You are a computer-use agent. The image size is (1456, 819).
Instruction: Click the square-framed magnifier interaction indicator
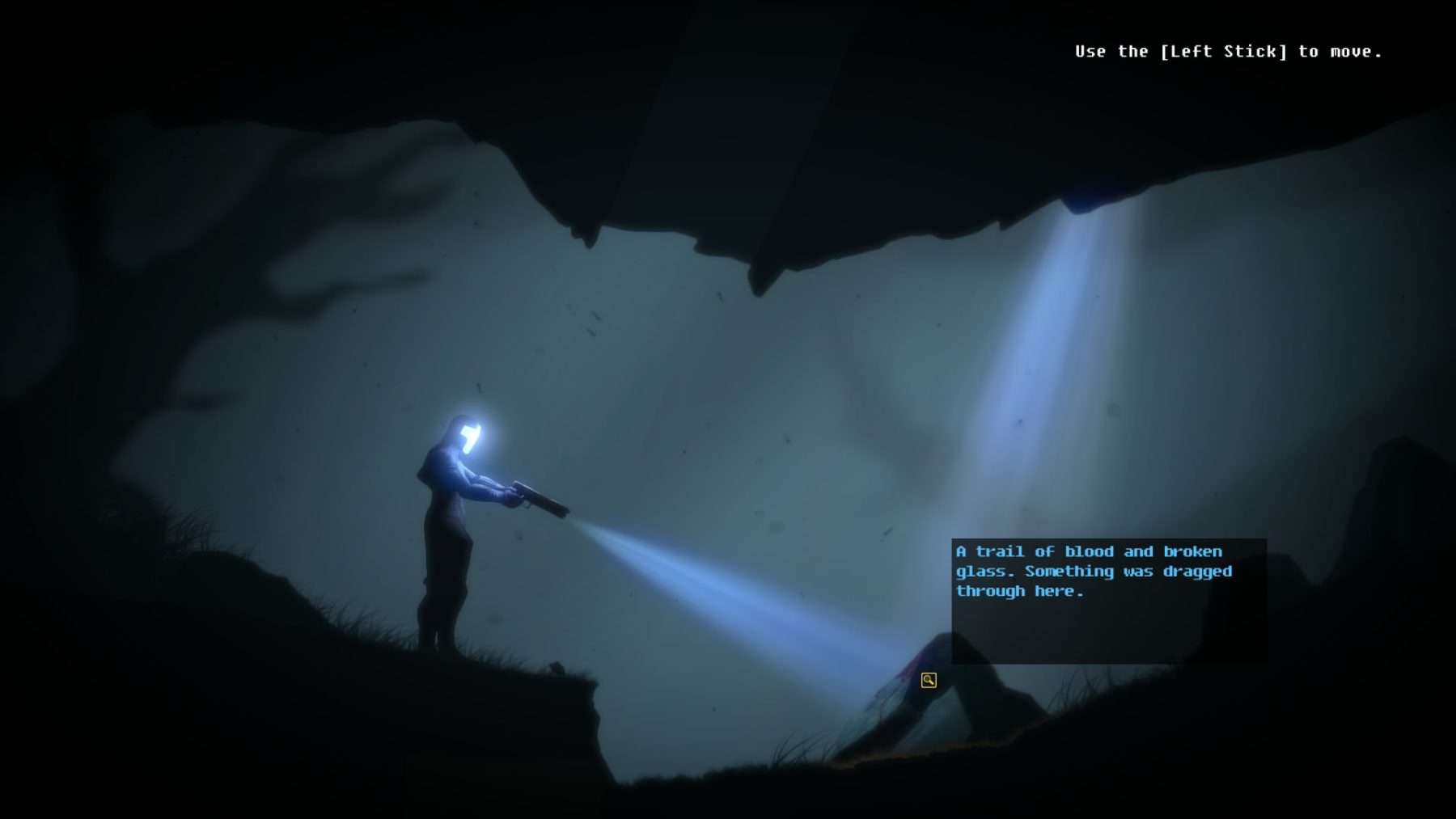929,682
